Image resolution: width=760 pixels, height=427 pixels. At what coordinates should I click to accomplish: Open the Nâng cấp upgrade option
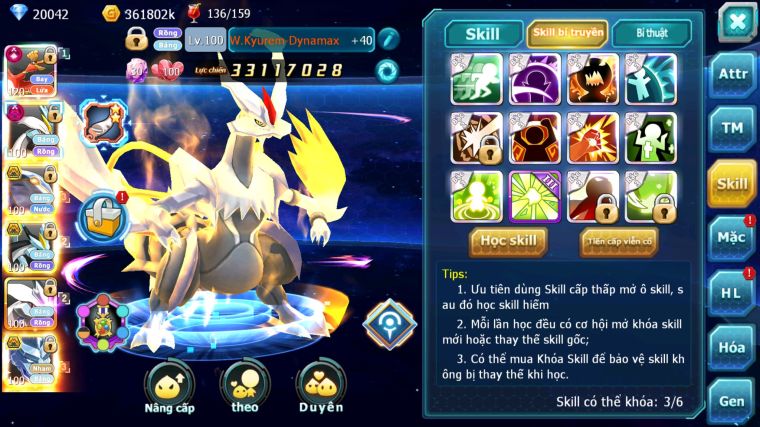168,387
